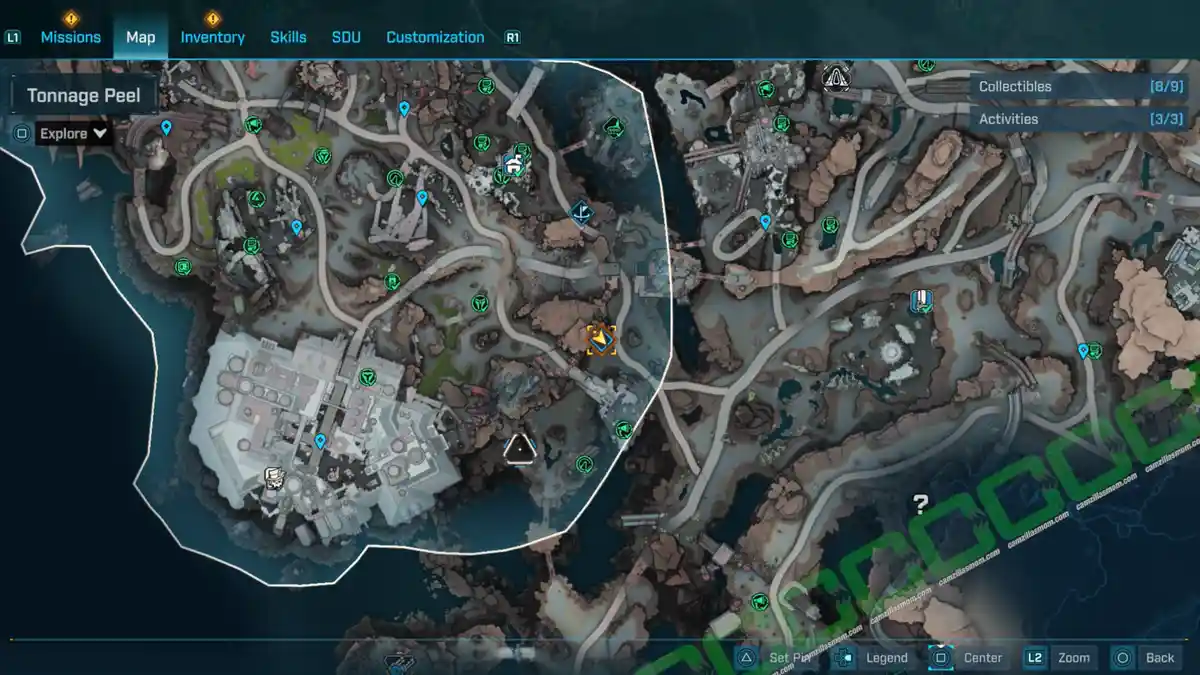Click the player's triangle position marker
1200x675 pixels.
pos(520,449)
